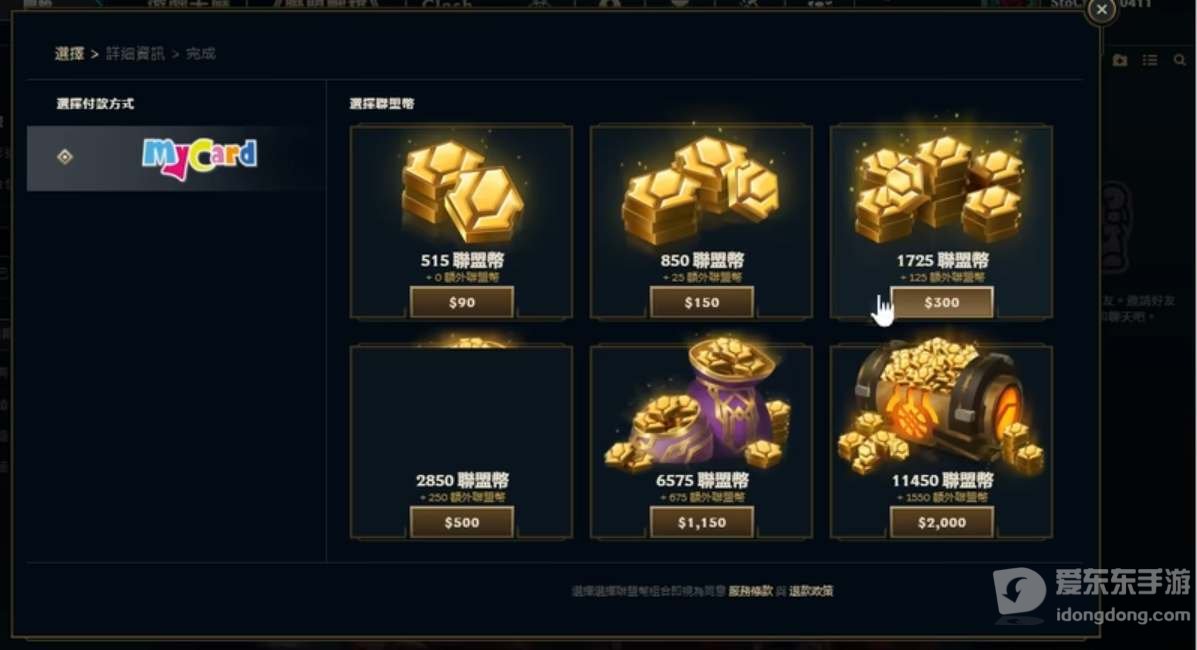
Task: Buy the 515 coin pack for $90
Action: point(461,302)
